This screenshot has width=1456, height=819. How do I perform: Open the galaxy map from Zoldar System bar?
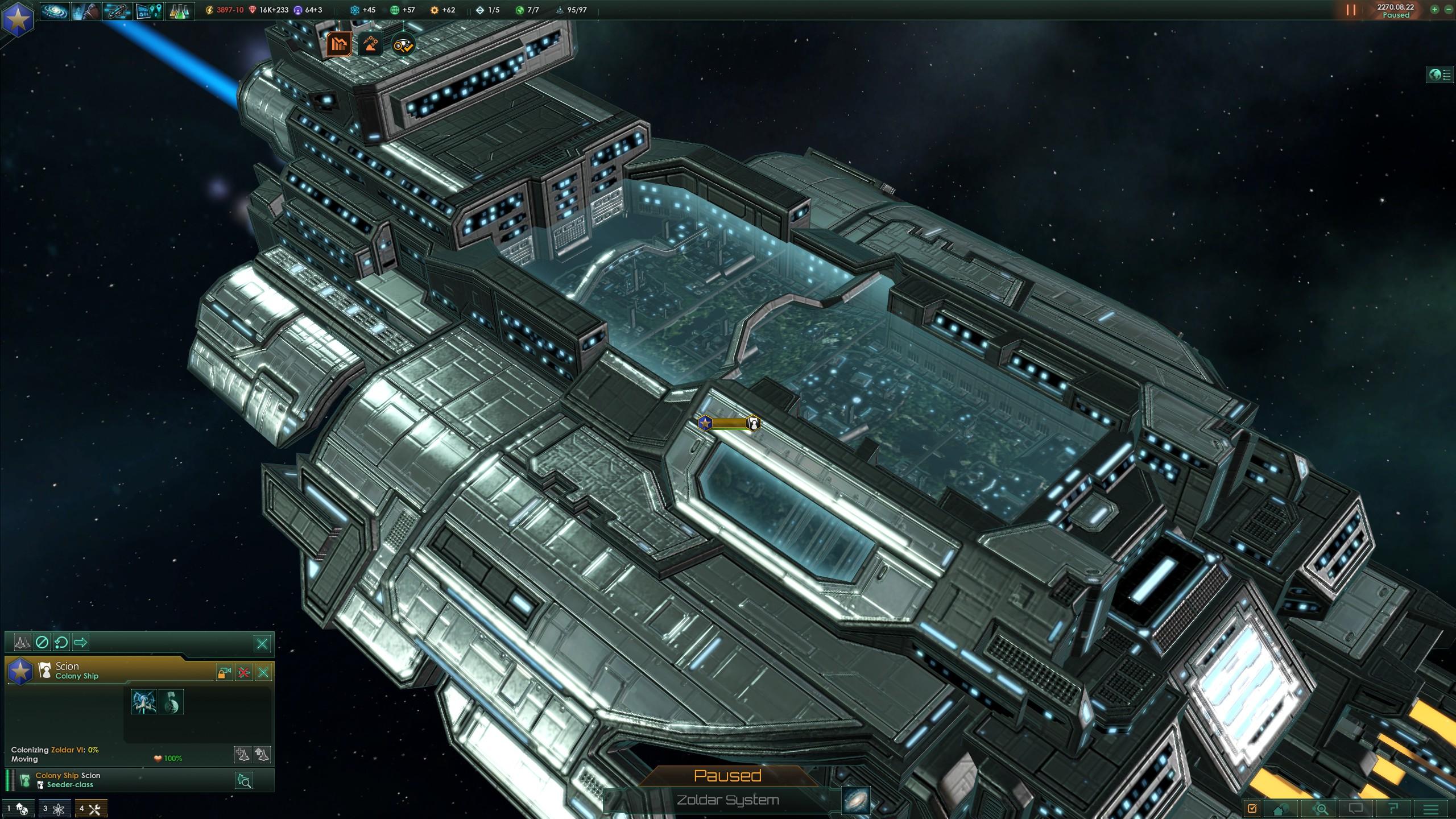coord(855,800)
